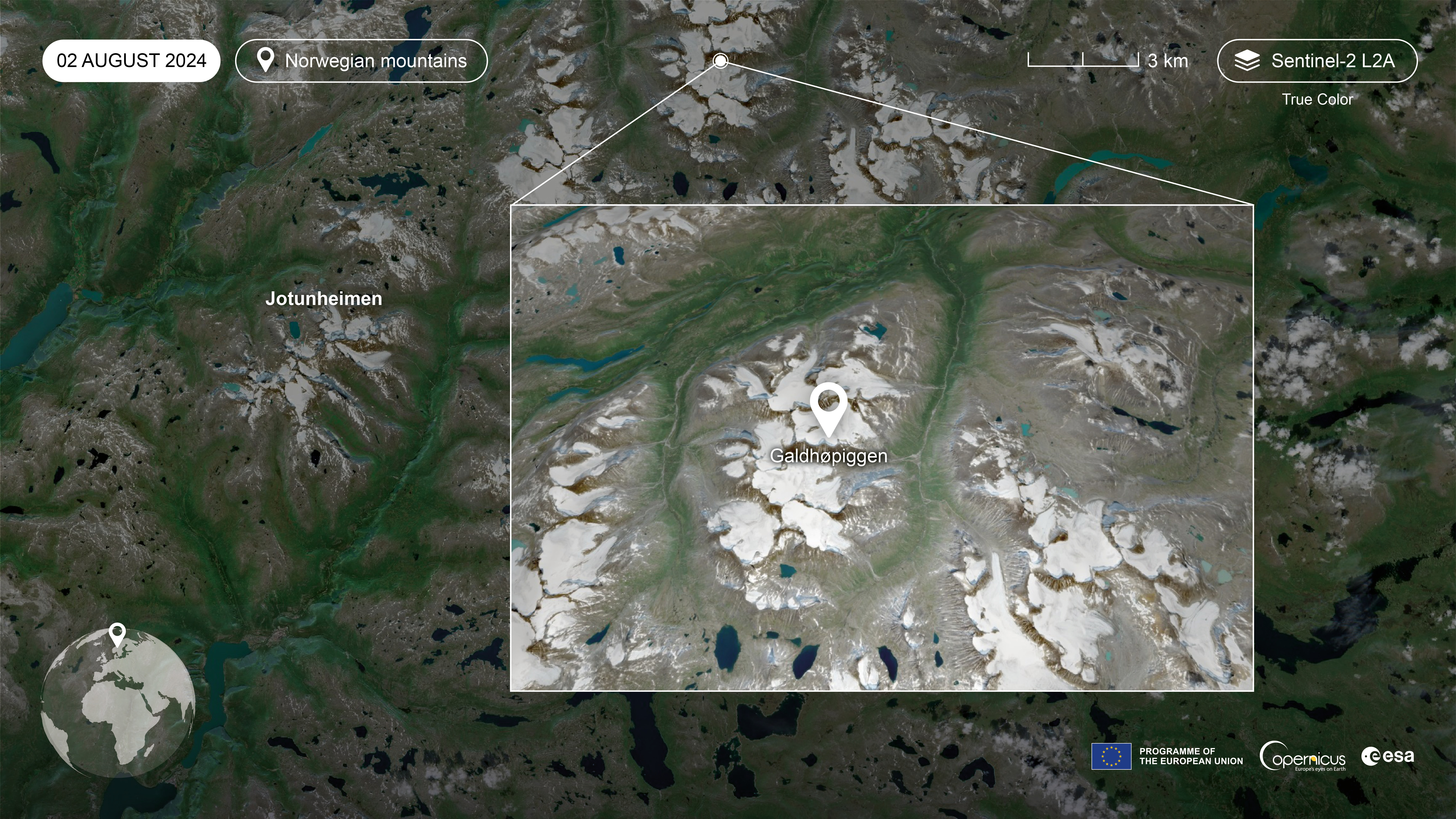1456x819 pixels.
Task: Select the Norwegian mountains location pill
Action: pyautogui.click(x=361, y=61)
